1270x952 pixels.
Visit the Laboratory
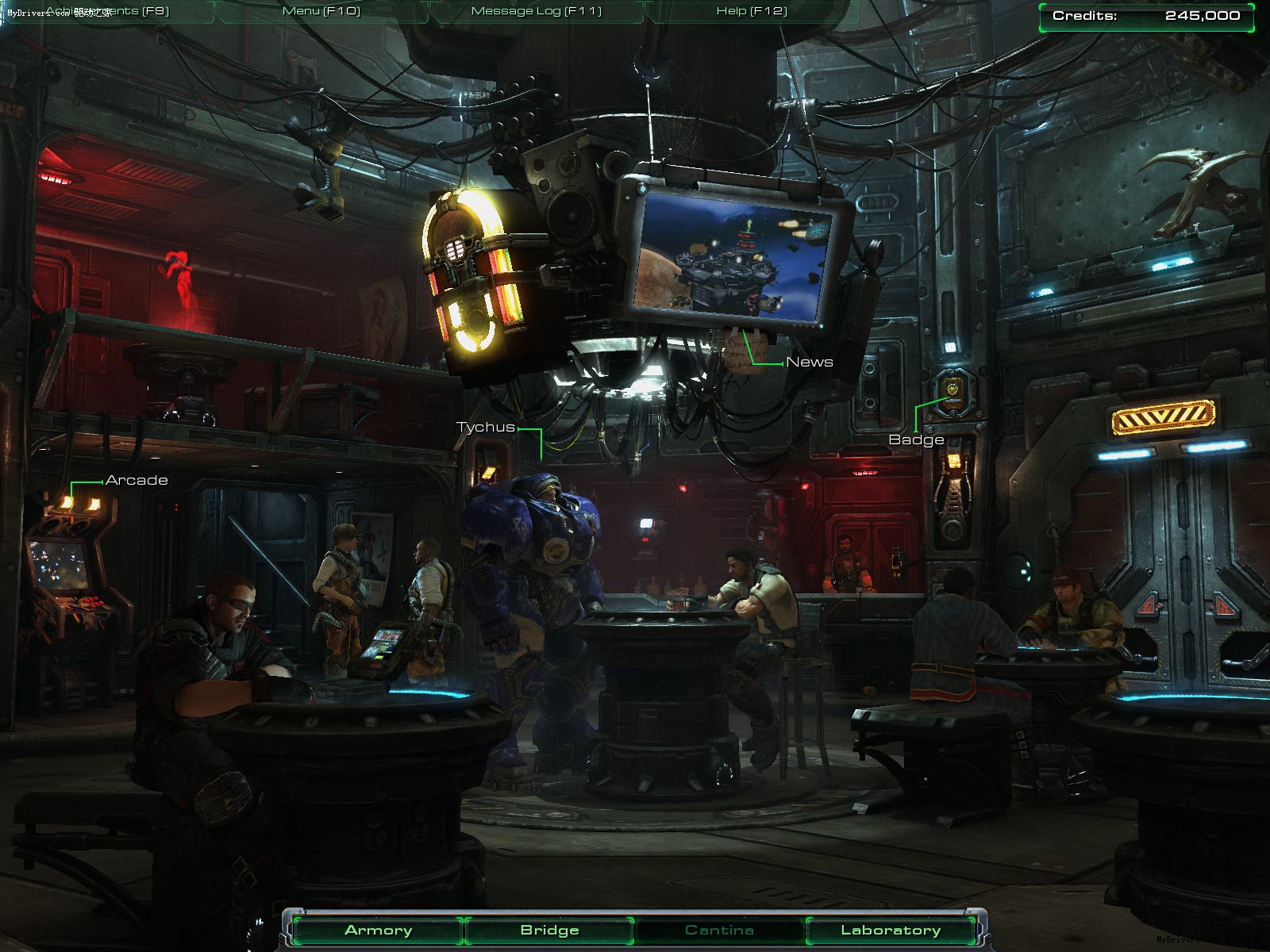pos(891,931)
